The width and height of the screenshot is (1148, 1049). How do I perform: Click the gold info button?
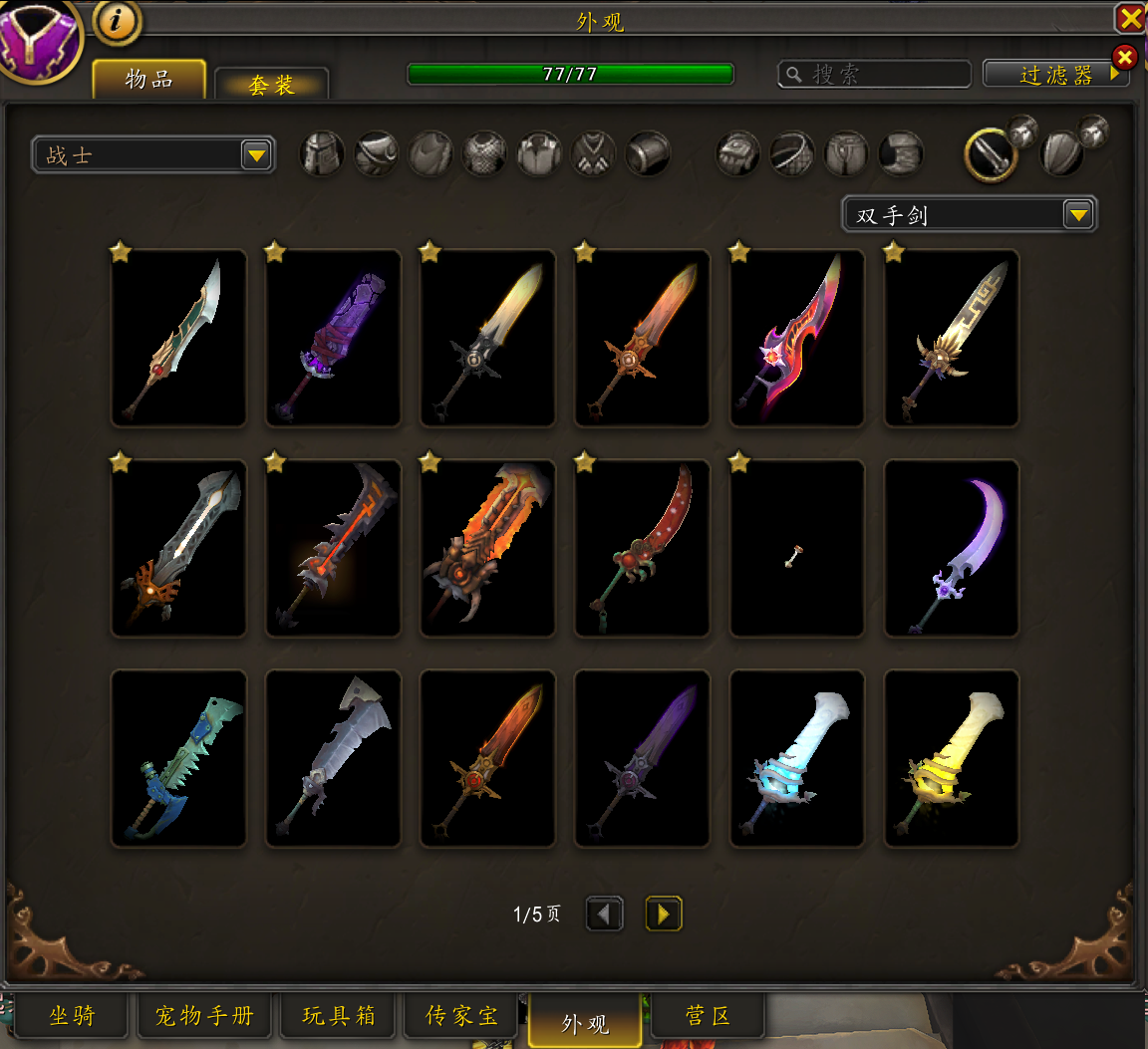[118, 20]
